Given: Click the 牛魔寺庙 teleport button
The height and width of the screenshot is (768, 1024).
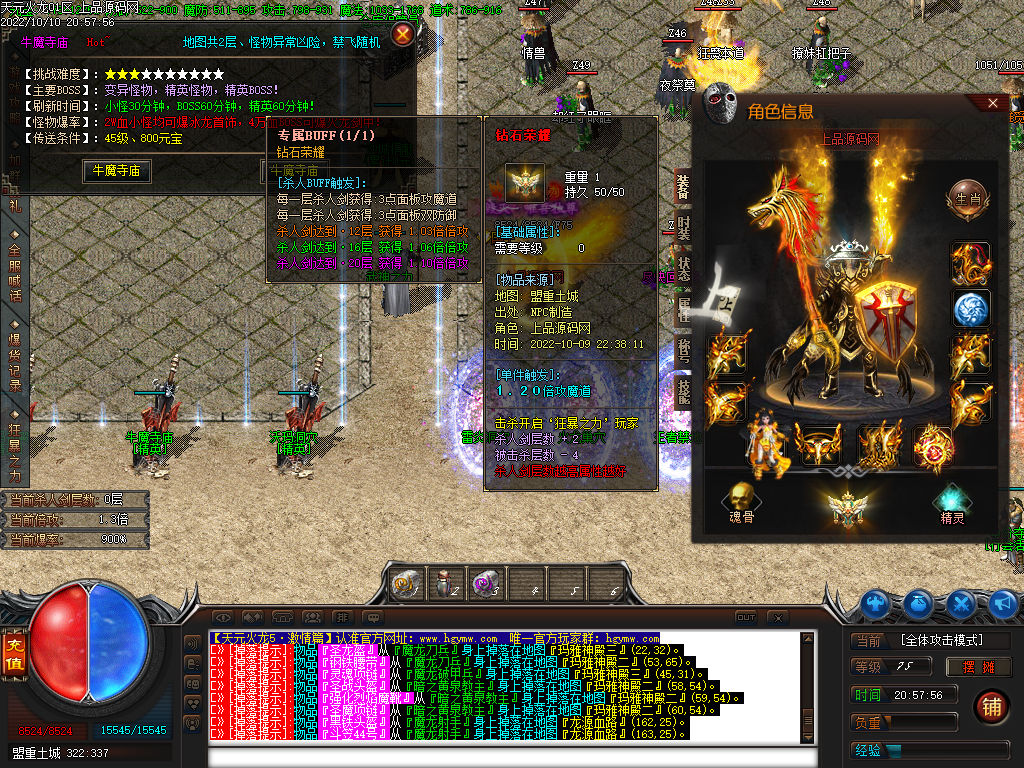Looking at the screenshot, I should [116, 171].
